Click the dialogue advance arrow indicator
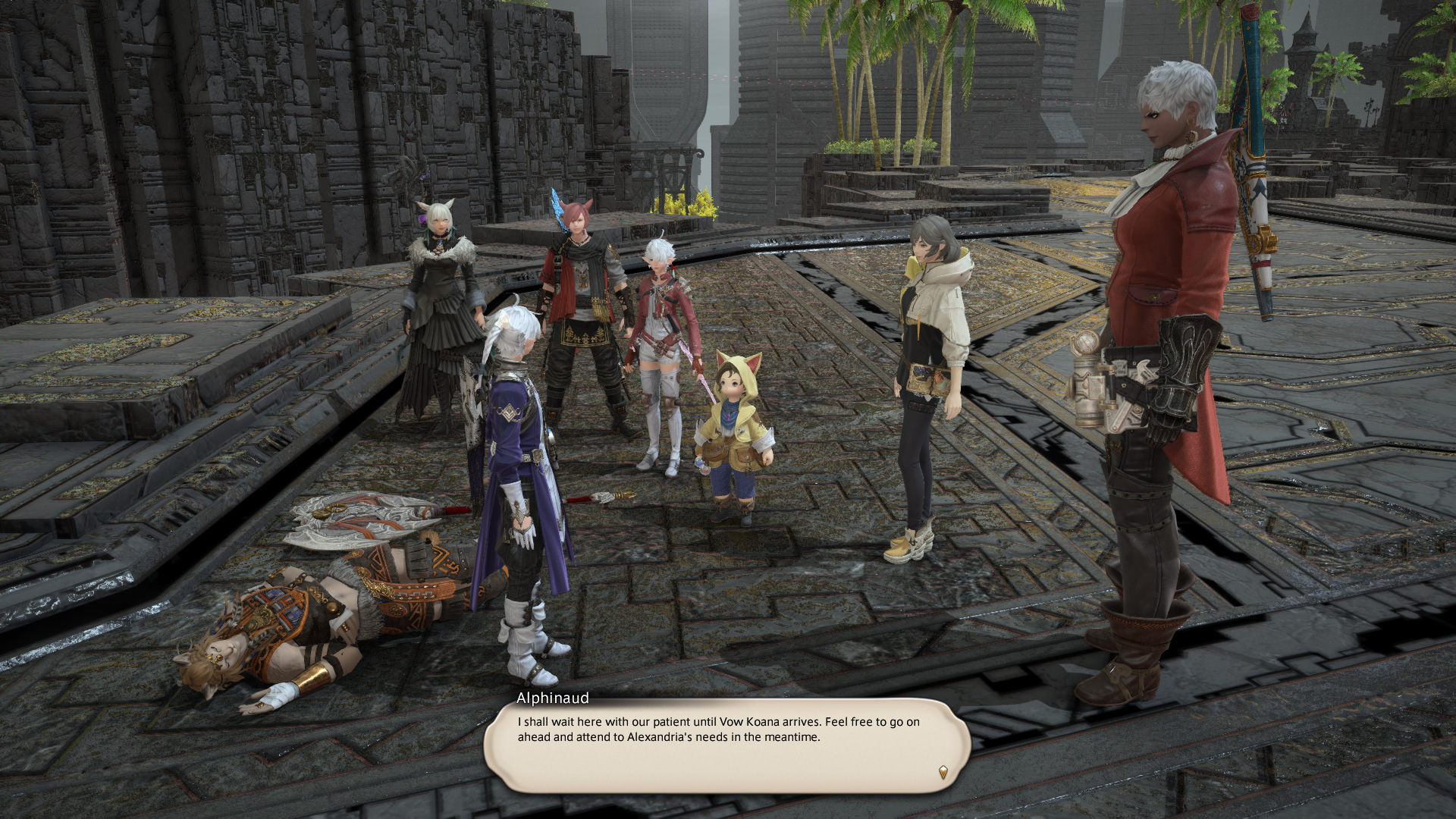Viewport: 1456px width, 819px height. 943,773
